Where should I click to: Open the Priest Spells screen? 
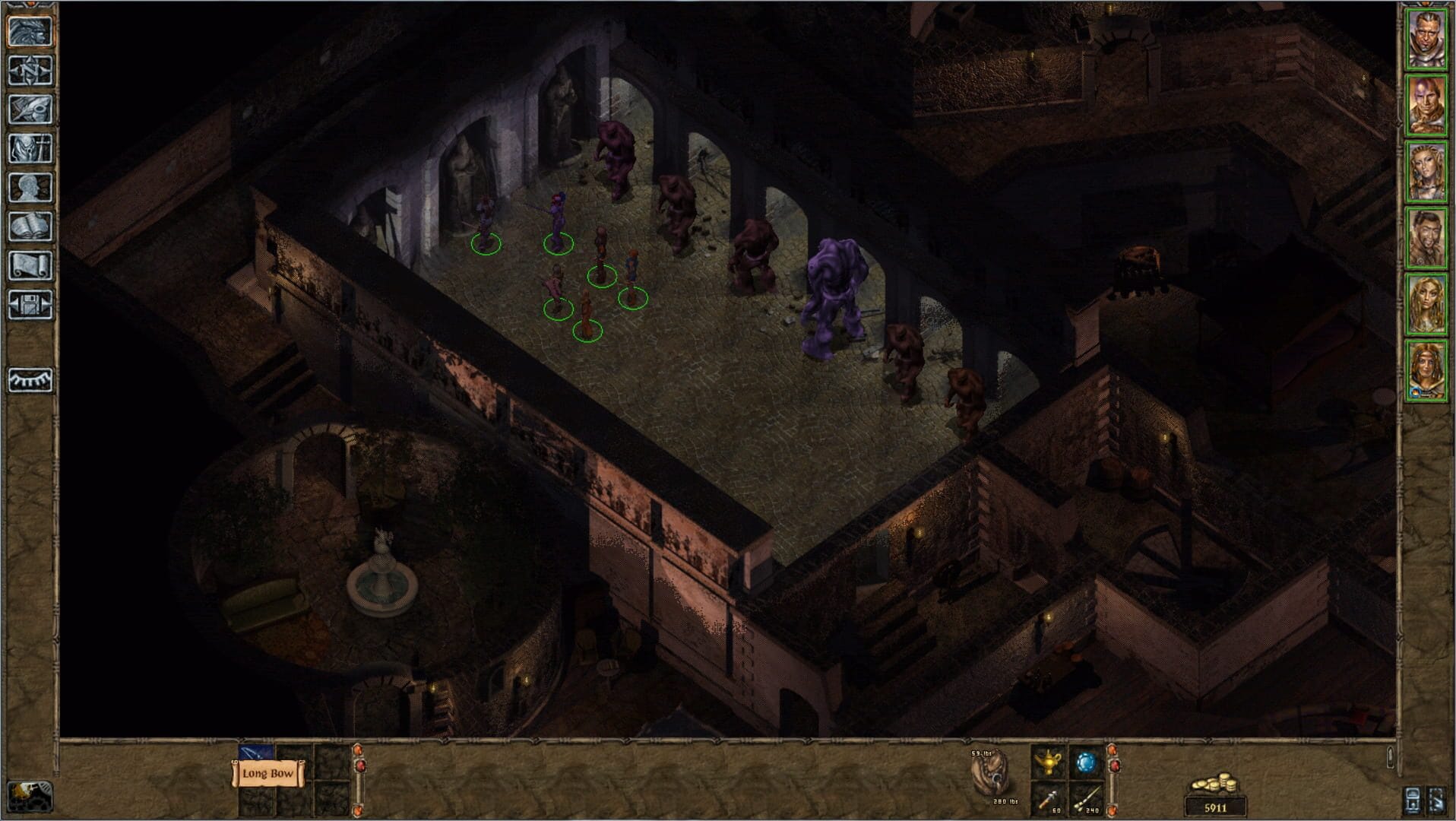pos(30,147)
